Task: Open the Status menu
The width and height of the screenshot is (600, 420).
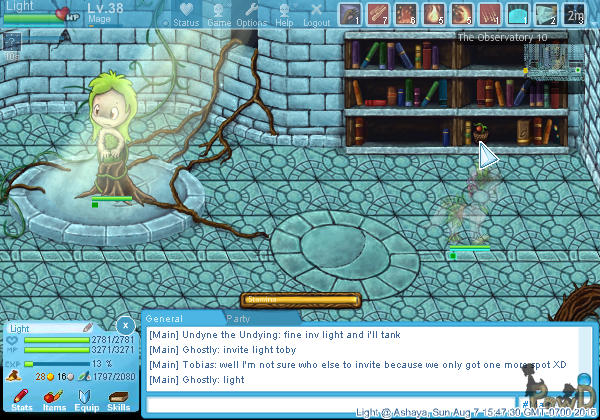Action: [185, 14]
